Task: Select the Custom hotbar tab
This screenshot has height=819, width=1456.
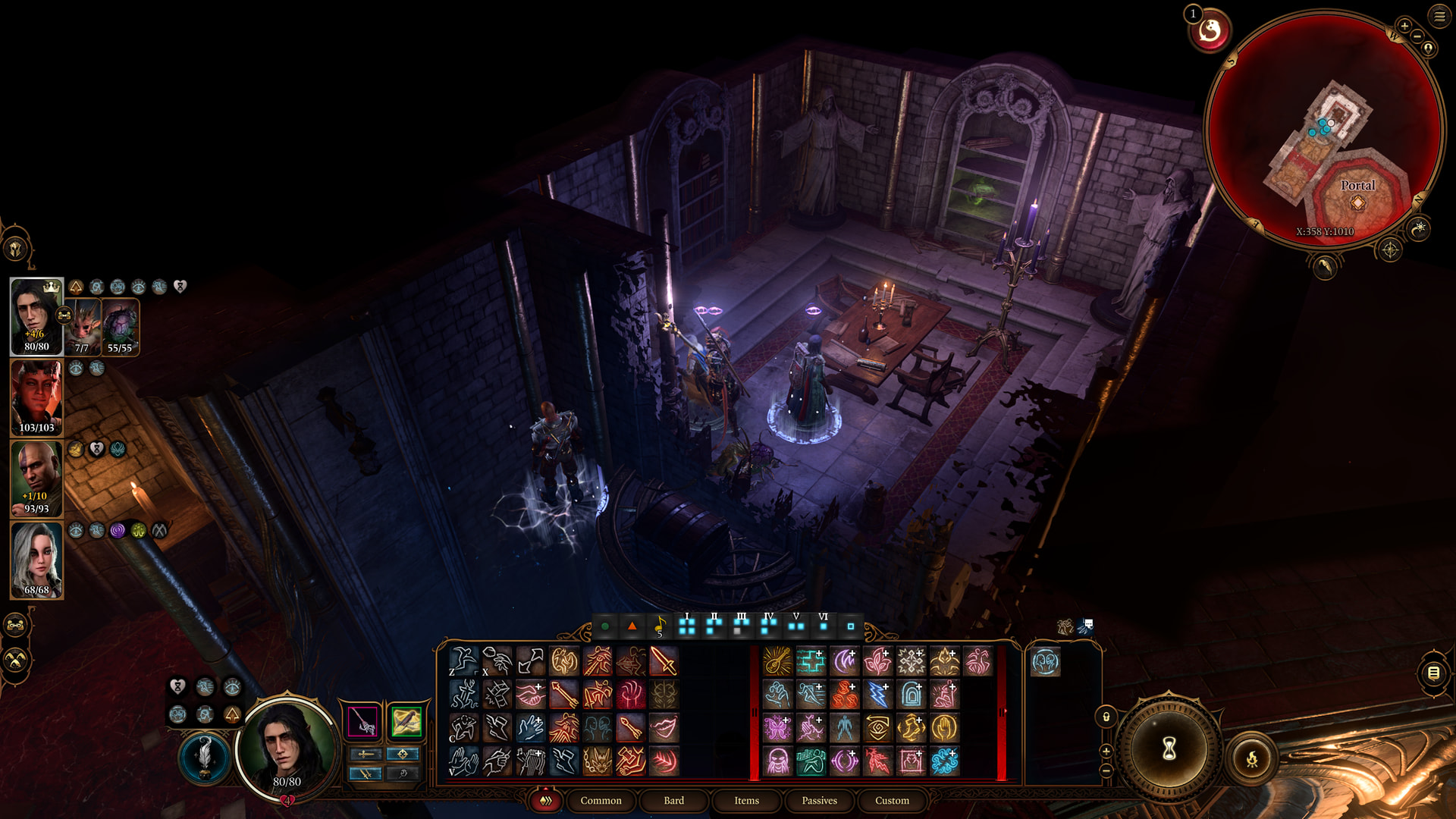Action: point(892,800)
